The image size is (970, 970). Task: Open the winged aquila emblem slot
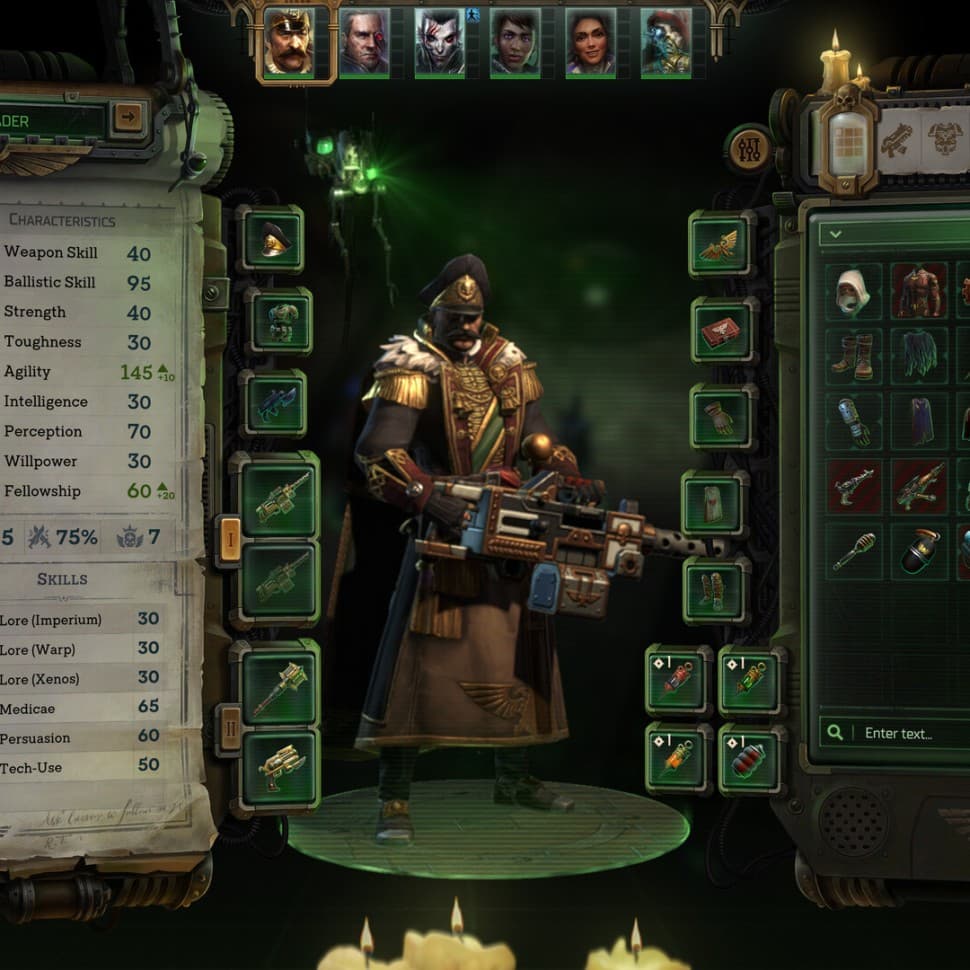718,243
